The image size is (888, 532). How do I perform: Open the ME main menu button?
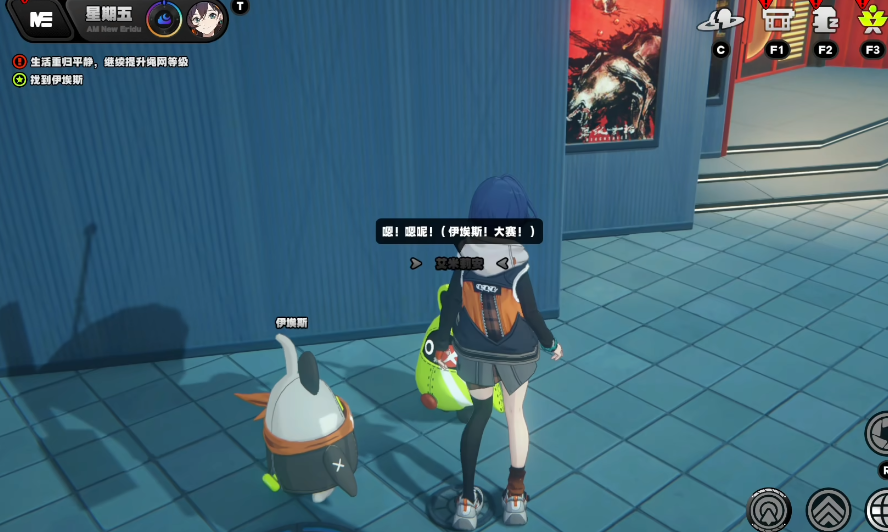point(41,19)
